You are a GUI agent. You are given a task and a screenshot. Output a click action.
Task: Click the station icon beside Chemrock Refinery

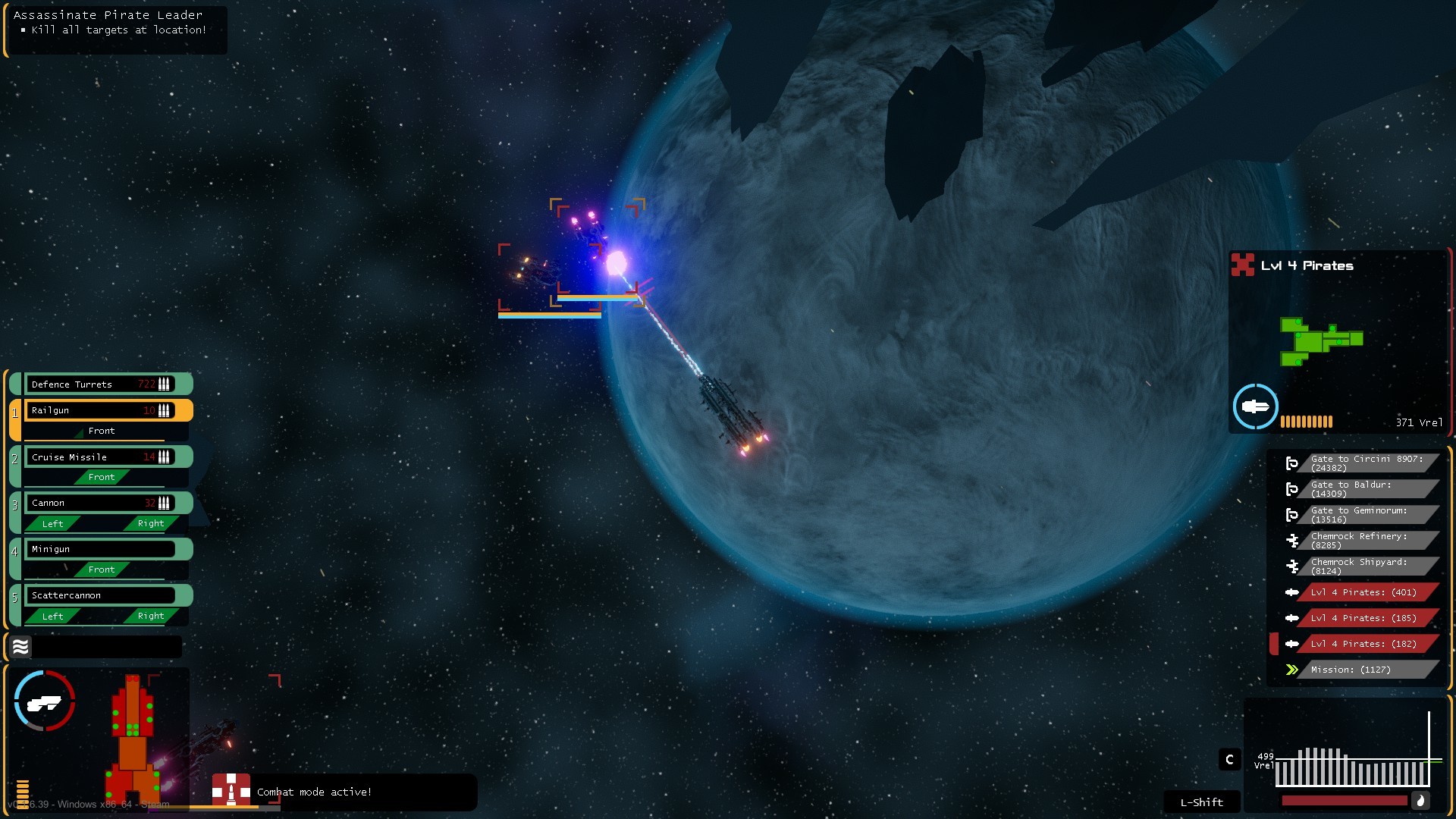click(x=1292, y=541)
